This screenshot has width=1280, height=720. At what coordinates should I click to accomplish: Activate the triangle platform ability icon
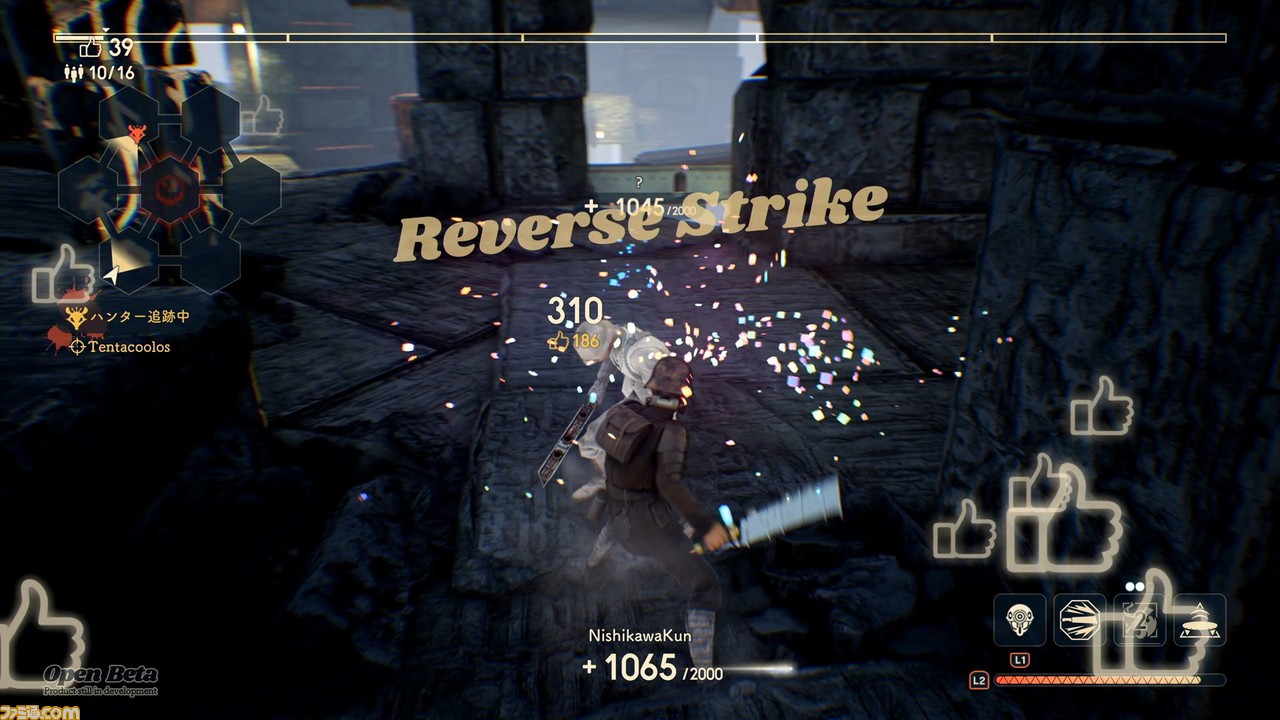click(1199, 620)
